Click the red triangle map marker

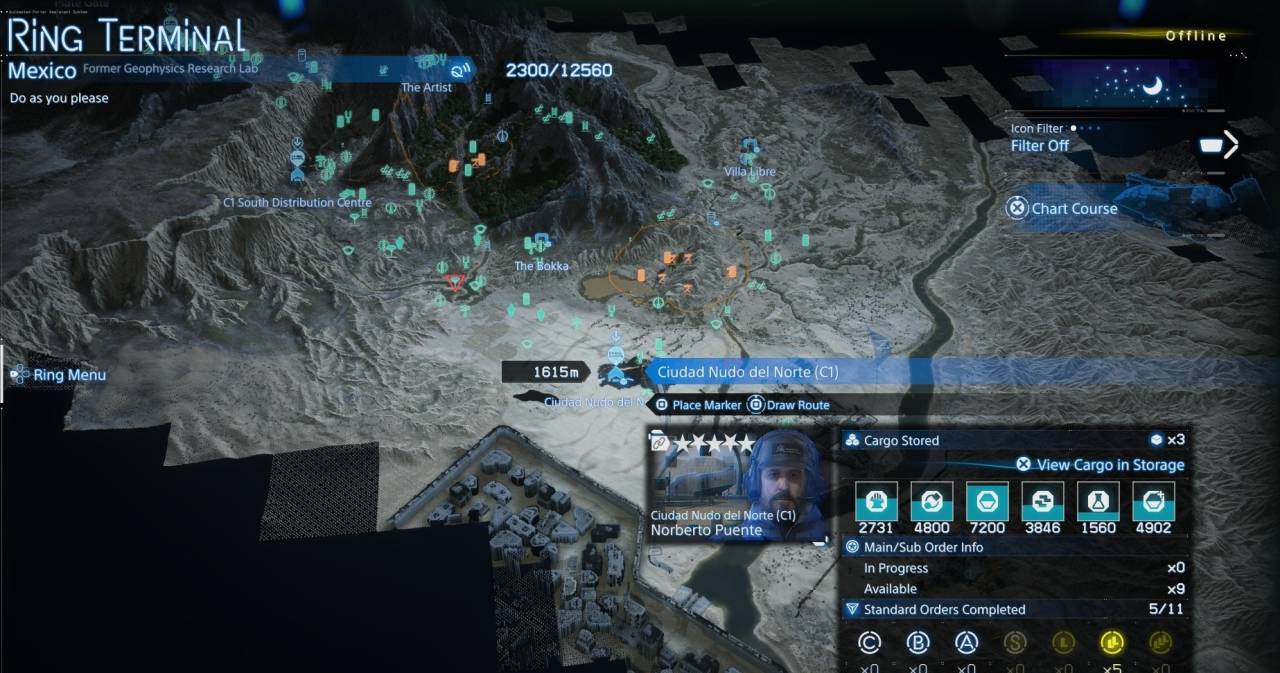455,282
